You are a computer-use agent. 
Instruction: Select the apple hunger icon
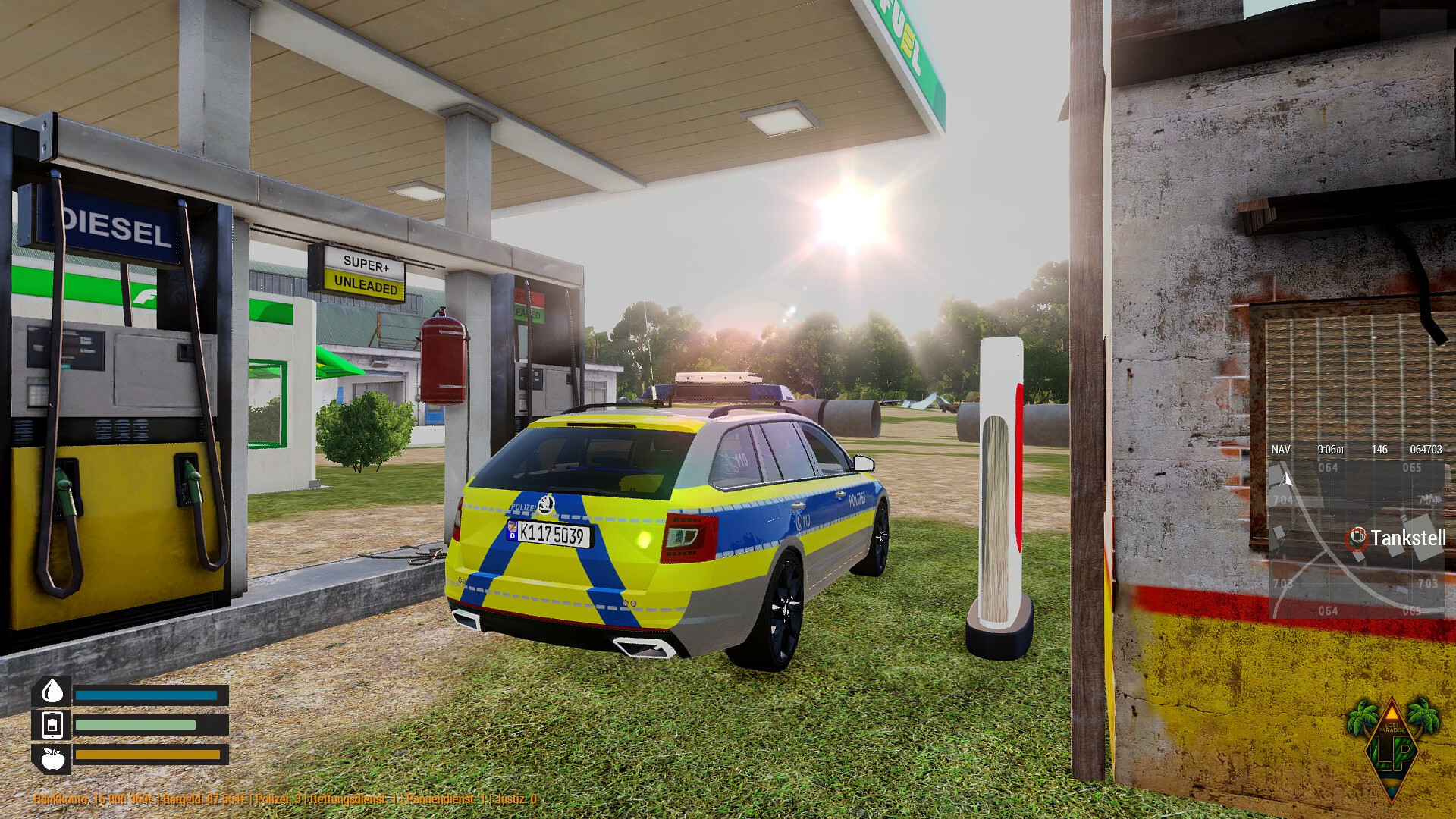point(52,758)
